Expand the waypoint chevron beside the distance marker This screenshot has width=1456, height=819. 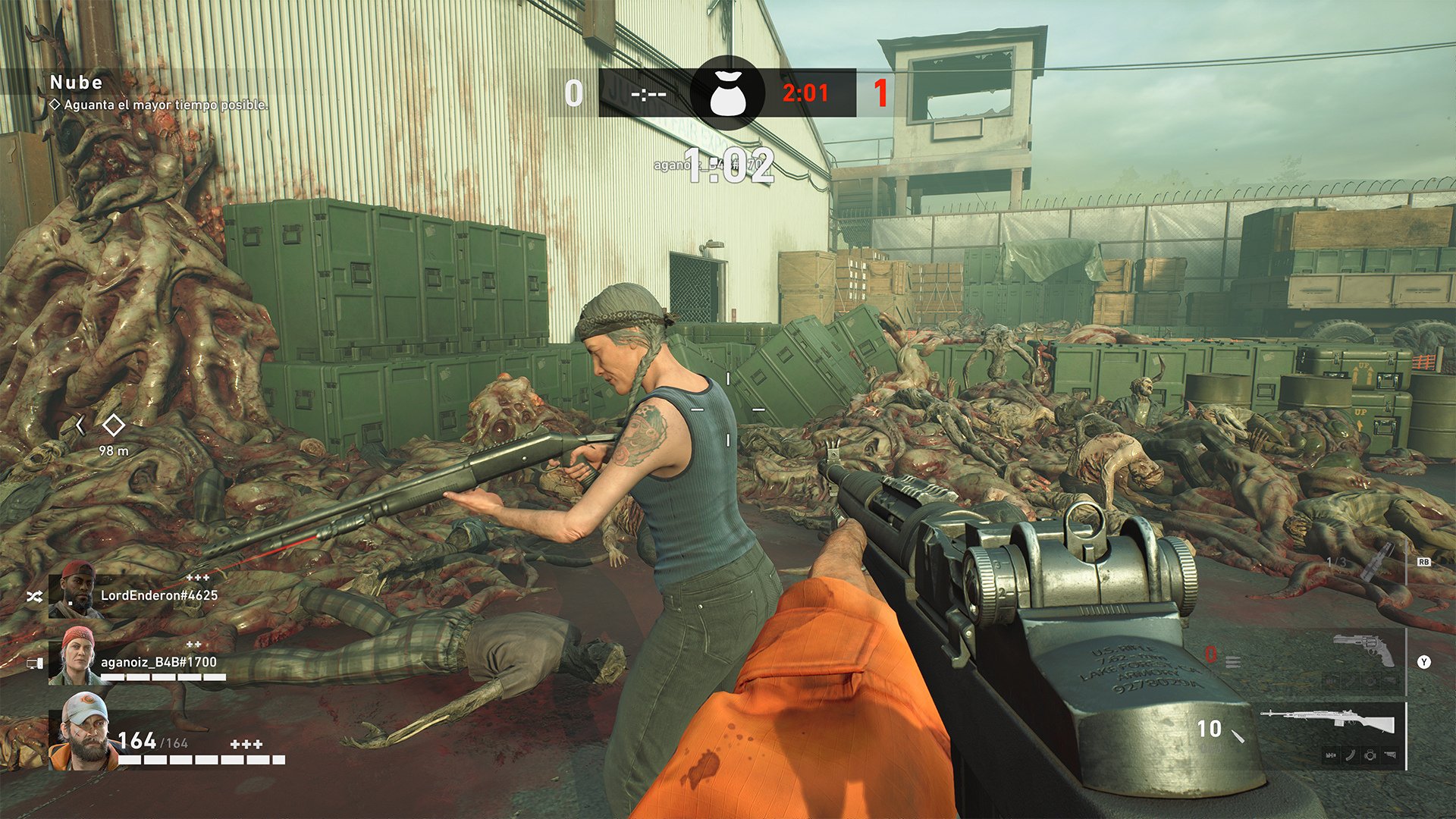[80, 425]
